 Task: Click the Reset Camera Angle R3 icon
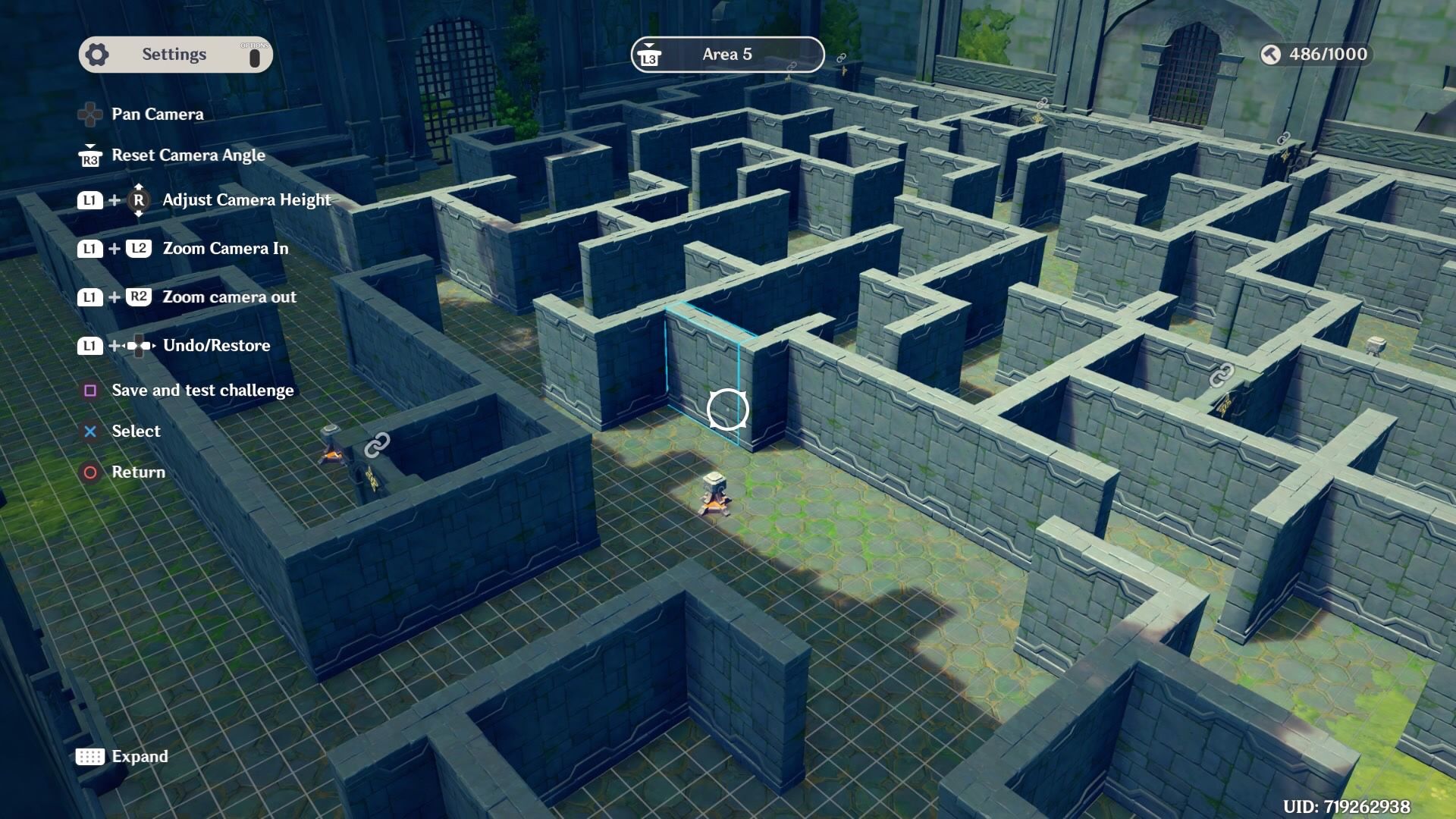[x=89, y=159]
